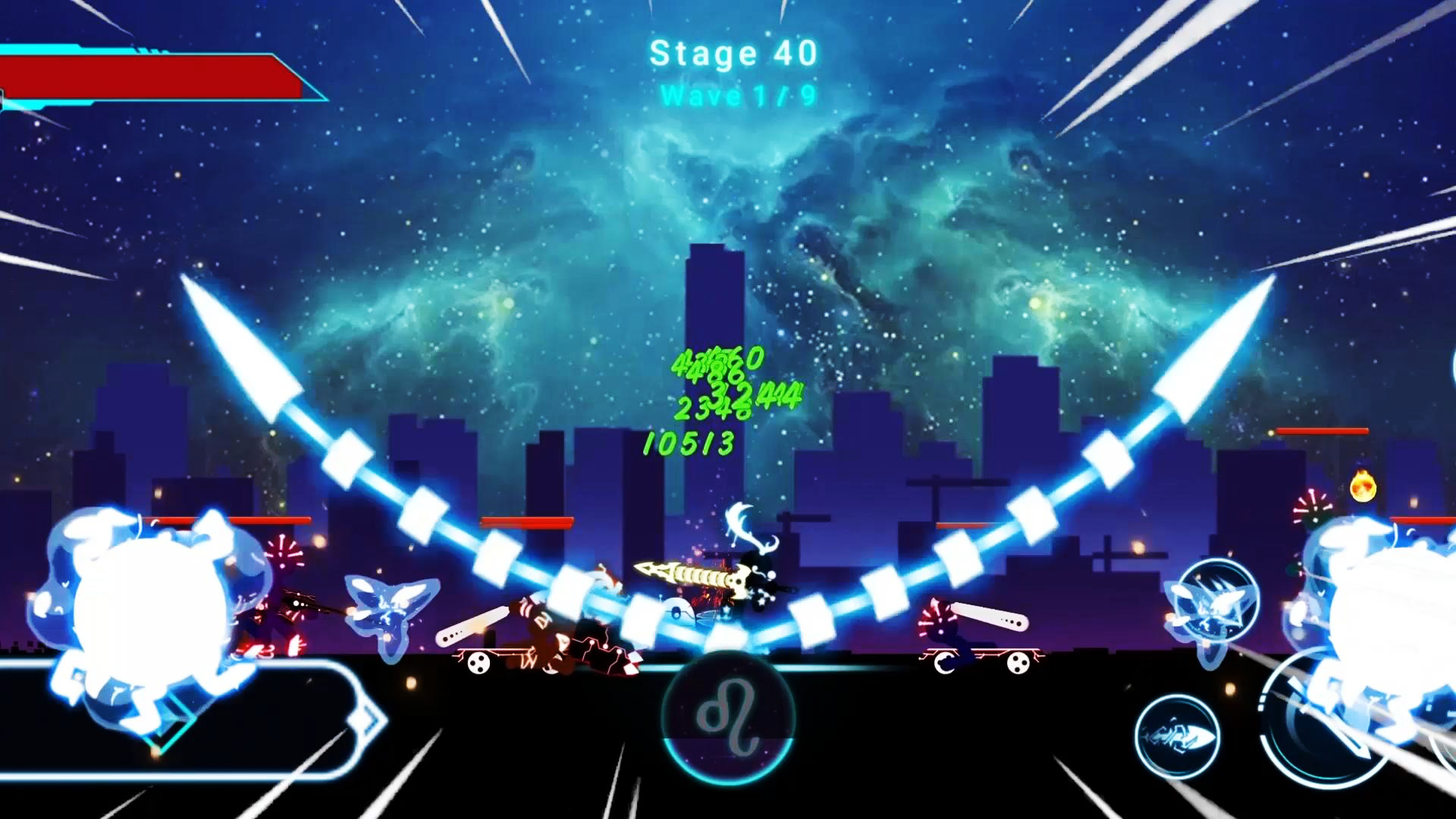The height and width of the screenshot is (819, 1456).
Task: Activate the Leo zodiac ultimate button
Action: pyautogui.click(x=728, y=717)
